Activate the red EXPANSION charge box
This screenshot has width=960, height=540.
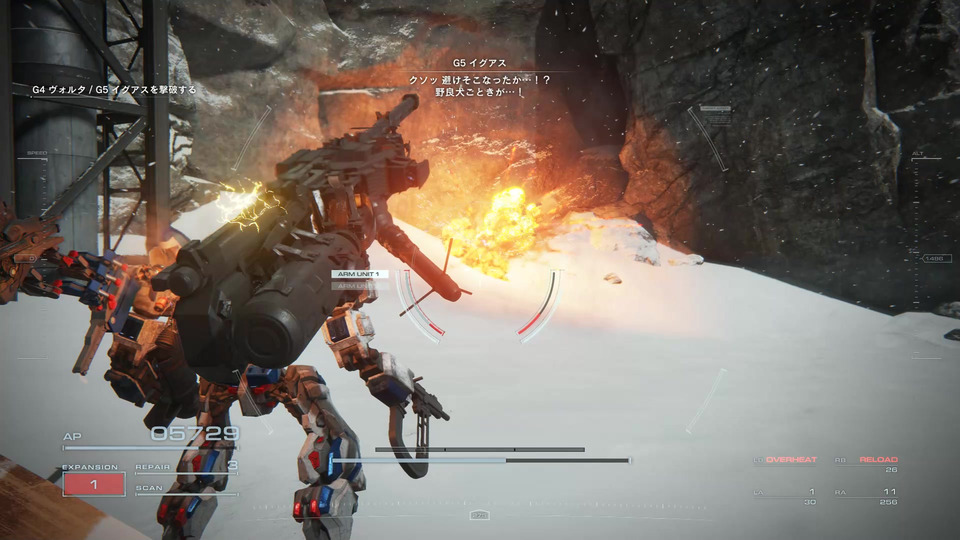point(94,484)
